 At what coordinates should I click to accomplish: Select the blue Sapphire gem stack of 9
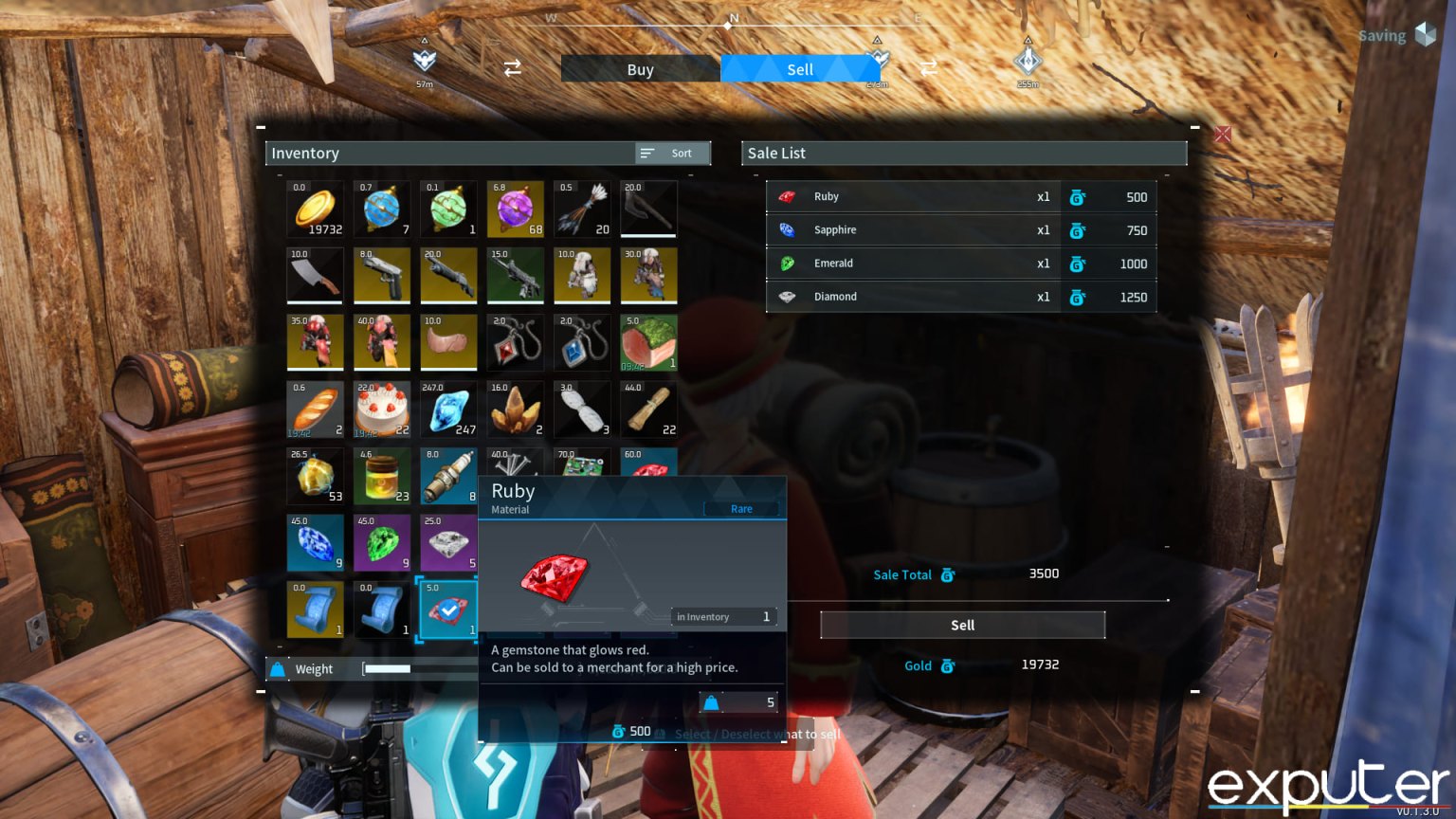pos(315,543)
